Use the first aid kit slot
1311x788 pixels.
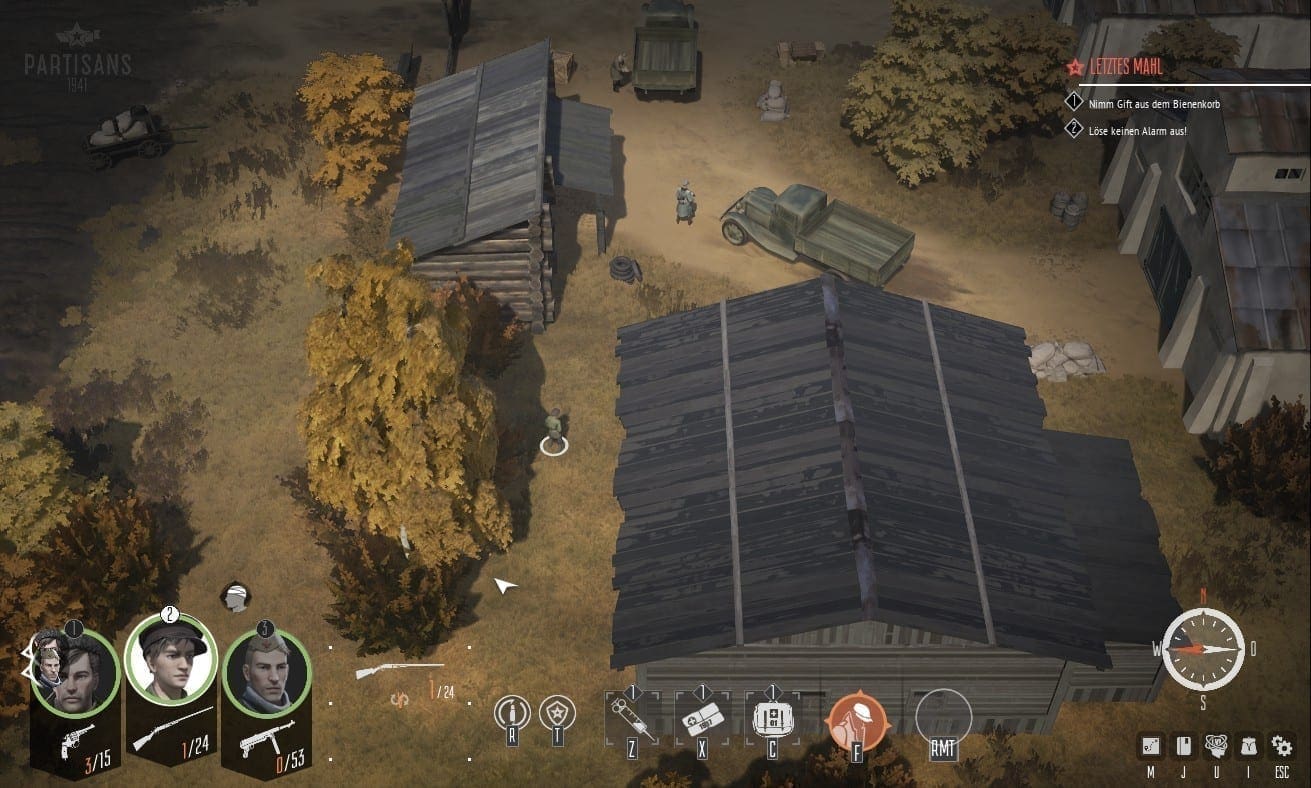pyautogui.click(x=771, y=718)
